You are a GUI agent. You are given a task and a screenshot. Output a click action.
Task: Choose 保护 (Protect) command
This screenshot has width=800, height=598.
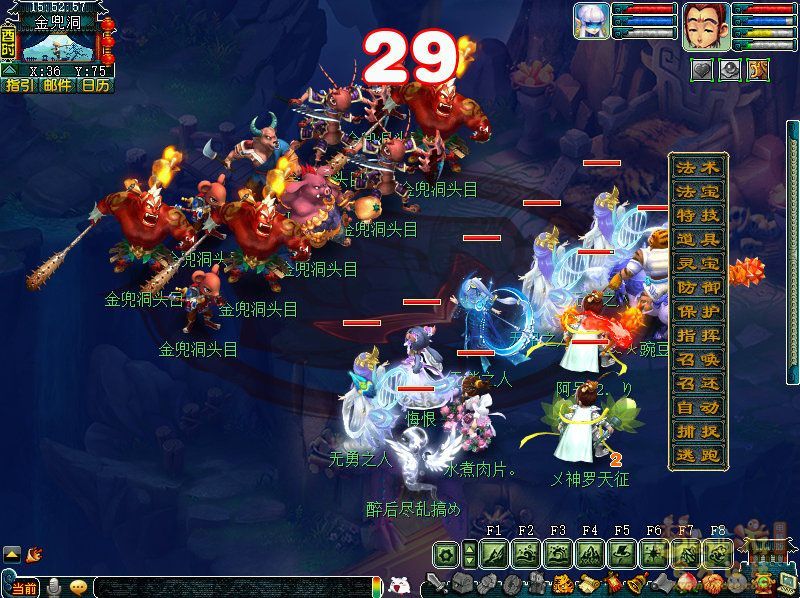coord(697,311)
